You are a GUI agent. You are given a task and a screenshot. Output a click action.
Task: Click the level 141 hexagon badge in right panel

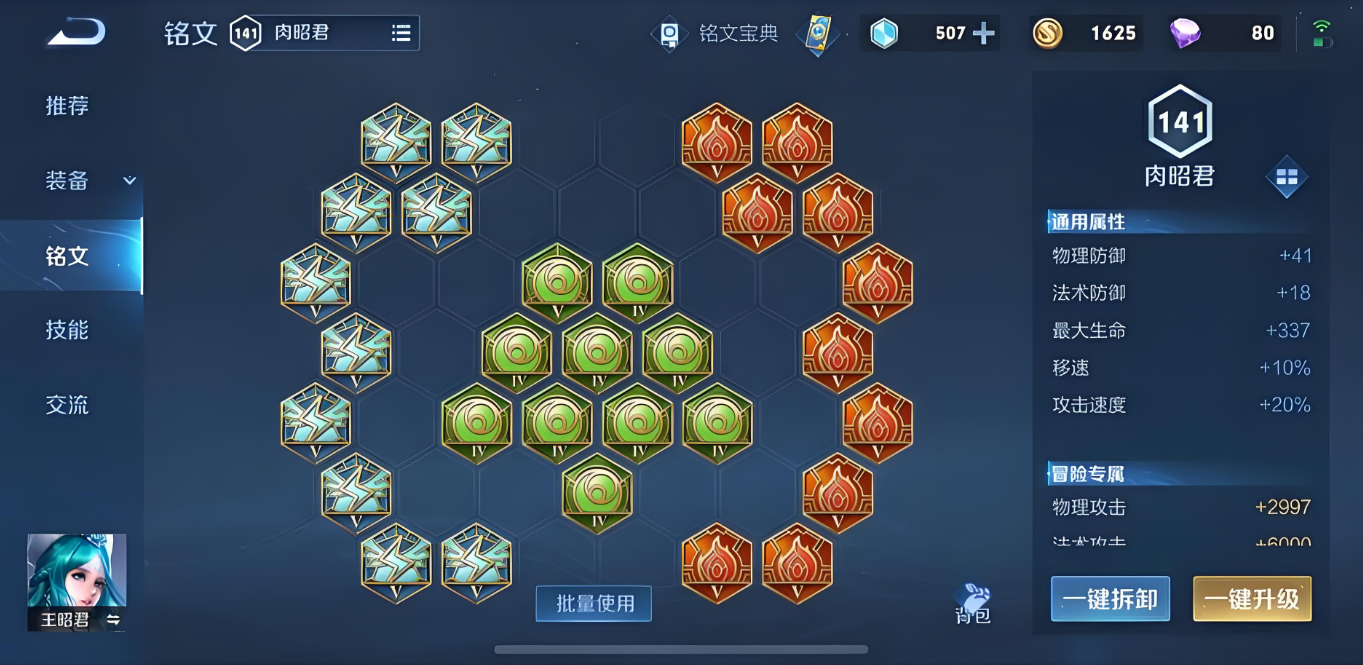point(1180,122)
